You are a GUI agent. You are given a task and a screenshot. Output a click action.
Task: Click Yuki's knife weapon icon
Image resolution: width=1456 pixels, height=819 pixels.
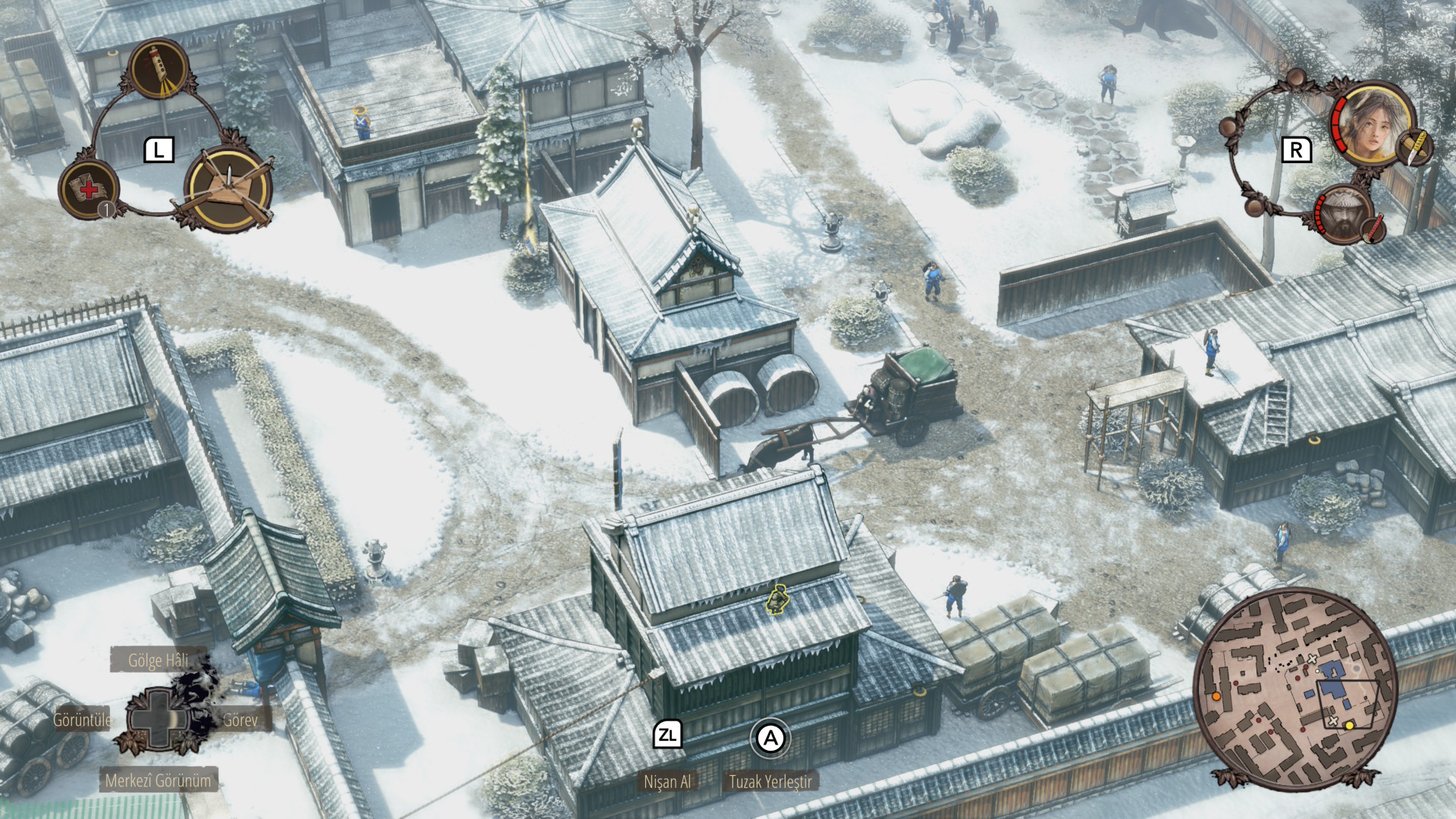[x=1415, y=147]
